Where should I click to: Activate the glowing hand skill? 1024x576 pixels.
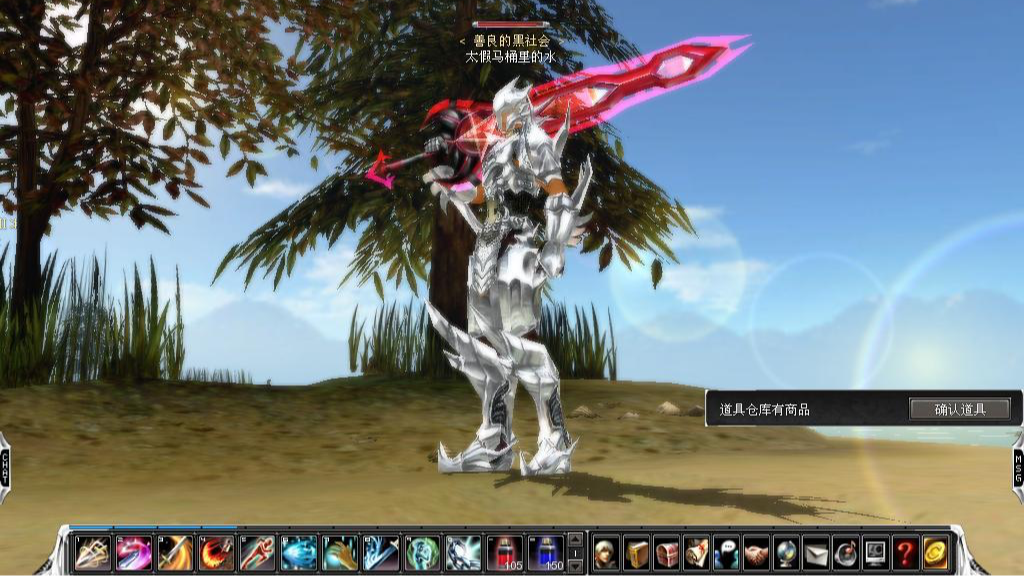pos(340,552)
